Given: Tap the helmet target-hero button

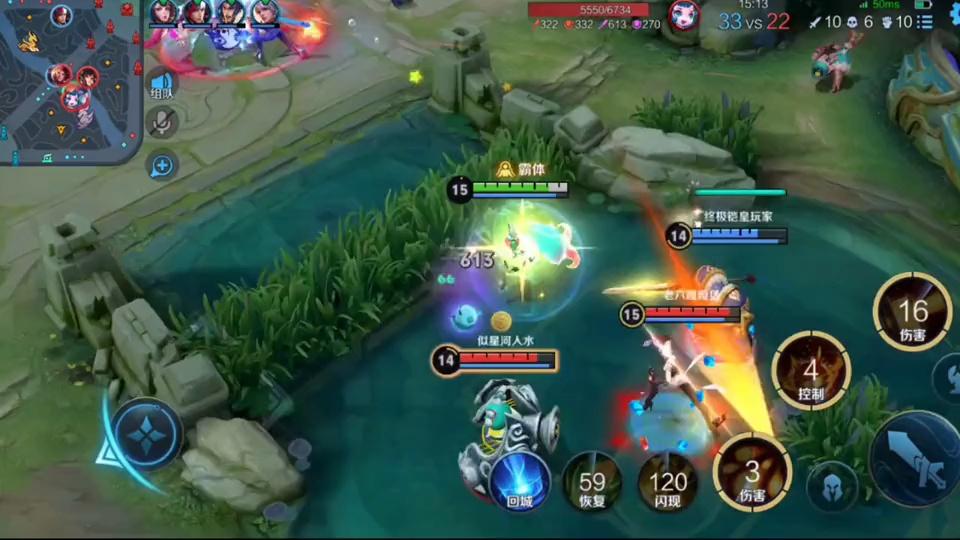Looking at the screenshot, I should click(832, 486).
